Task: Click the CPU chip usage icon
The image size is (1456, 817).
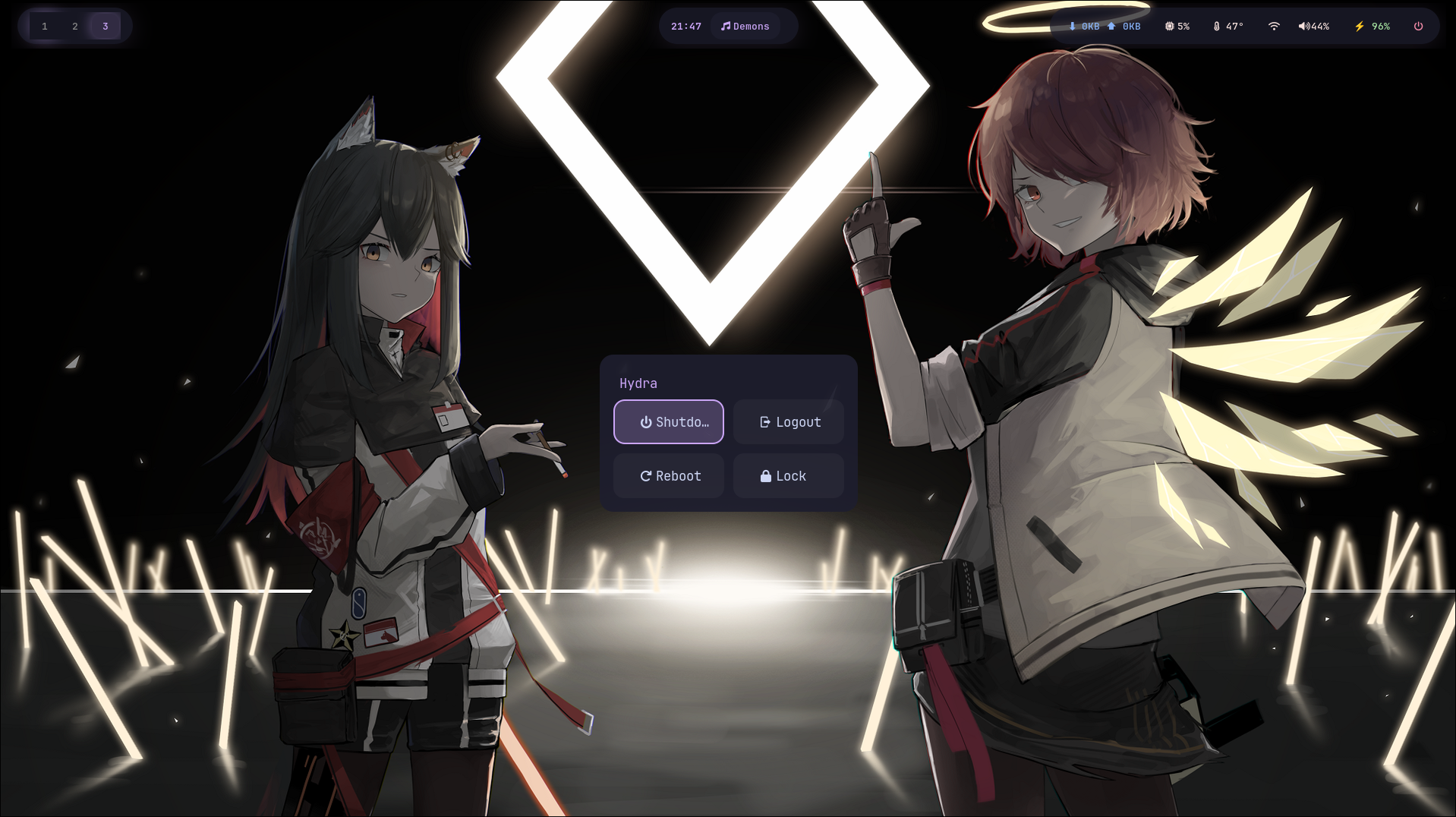Action: point(1168,25)
